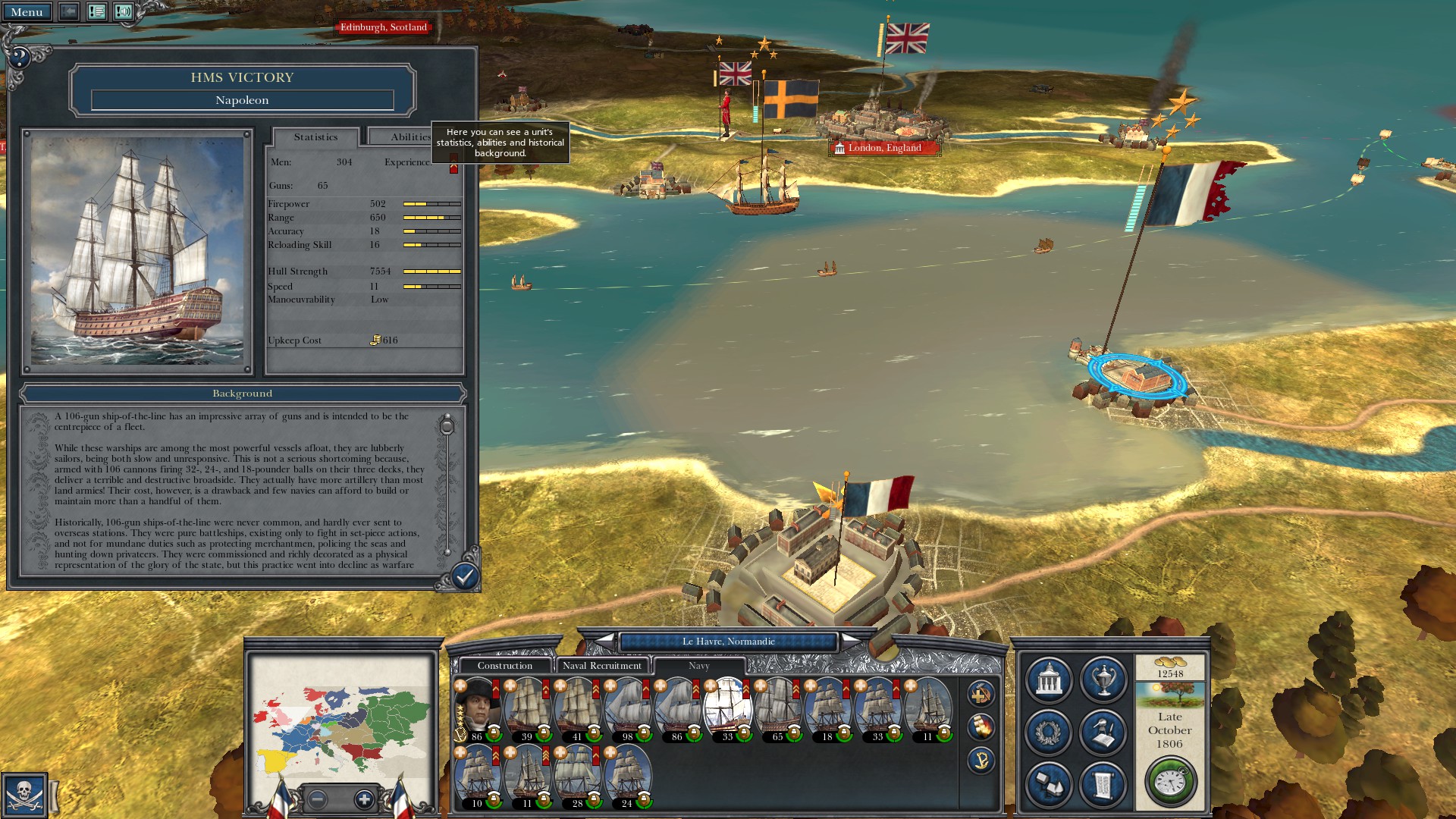Confirm with the checkmark button
This screenshot has width=1456, height=819.
464,577
